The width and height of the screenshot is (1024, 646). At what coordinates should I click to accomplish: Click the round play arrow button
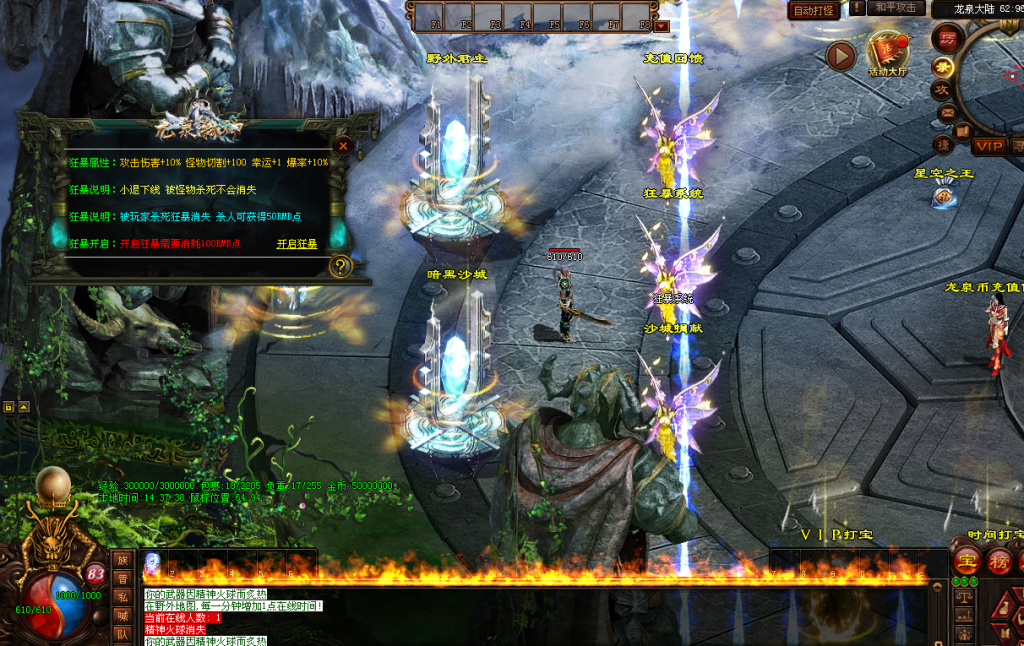(840, 56)
